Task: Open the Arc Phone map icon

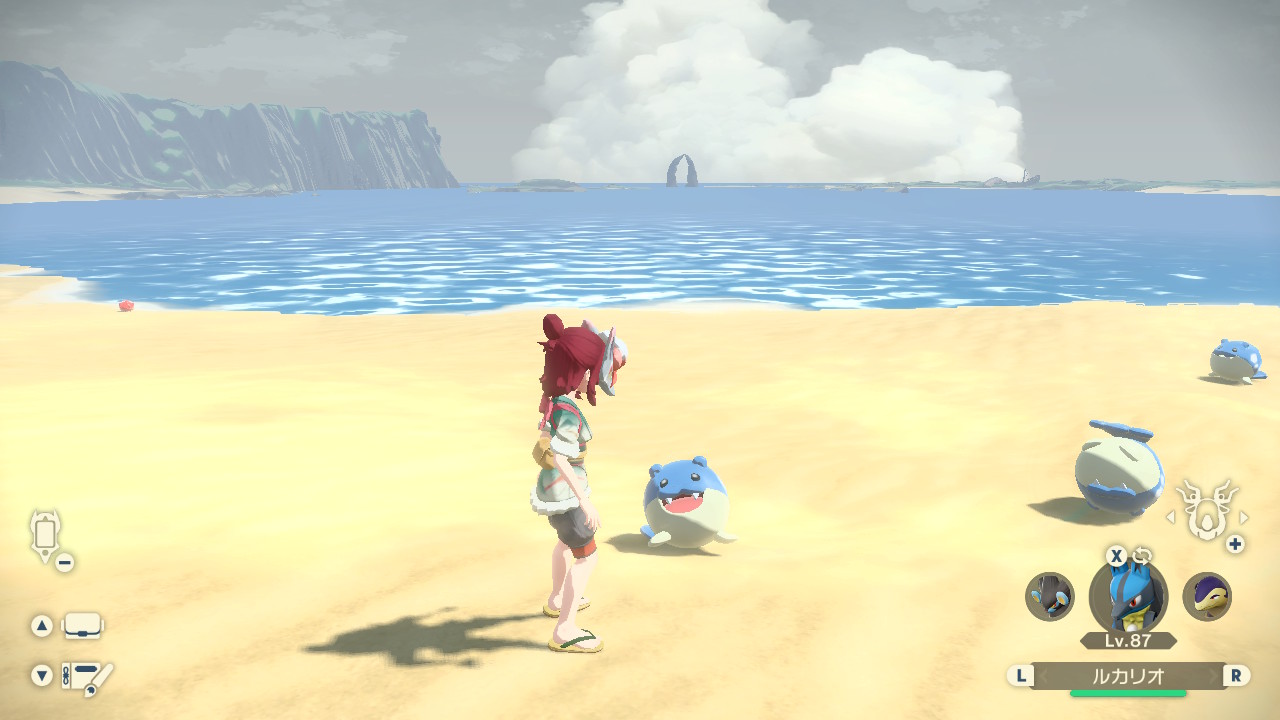Action: 46,533
